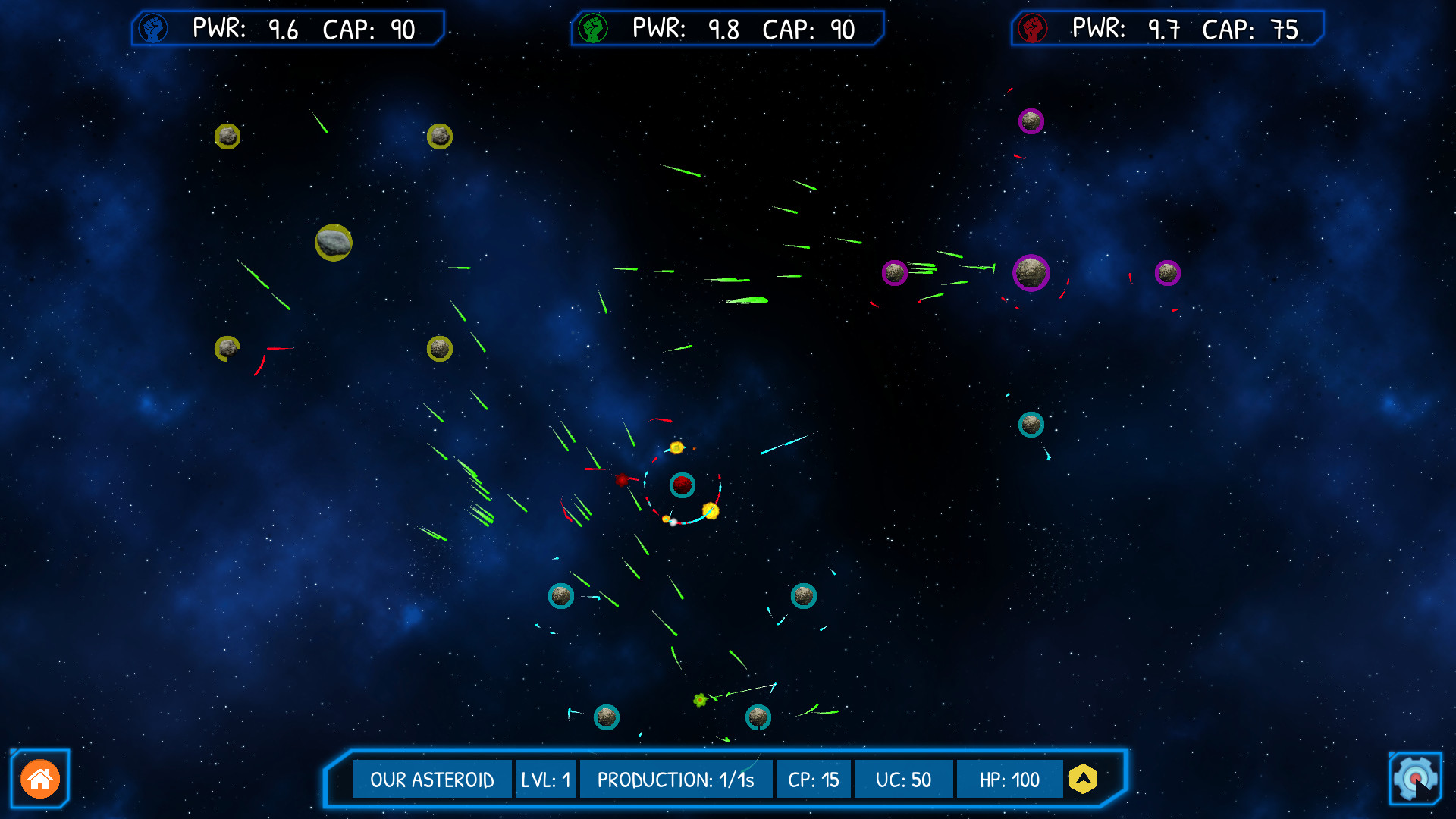Viewport: 1456px width, 819px height.
Task: Open the gear settings button
Action: (x=1415, y=779)
